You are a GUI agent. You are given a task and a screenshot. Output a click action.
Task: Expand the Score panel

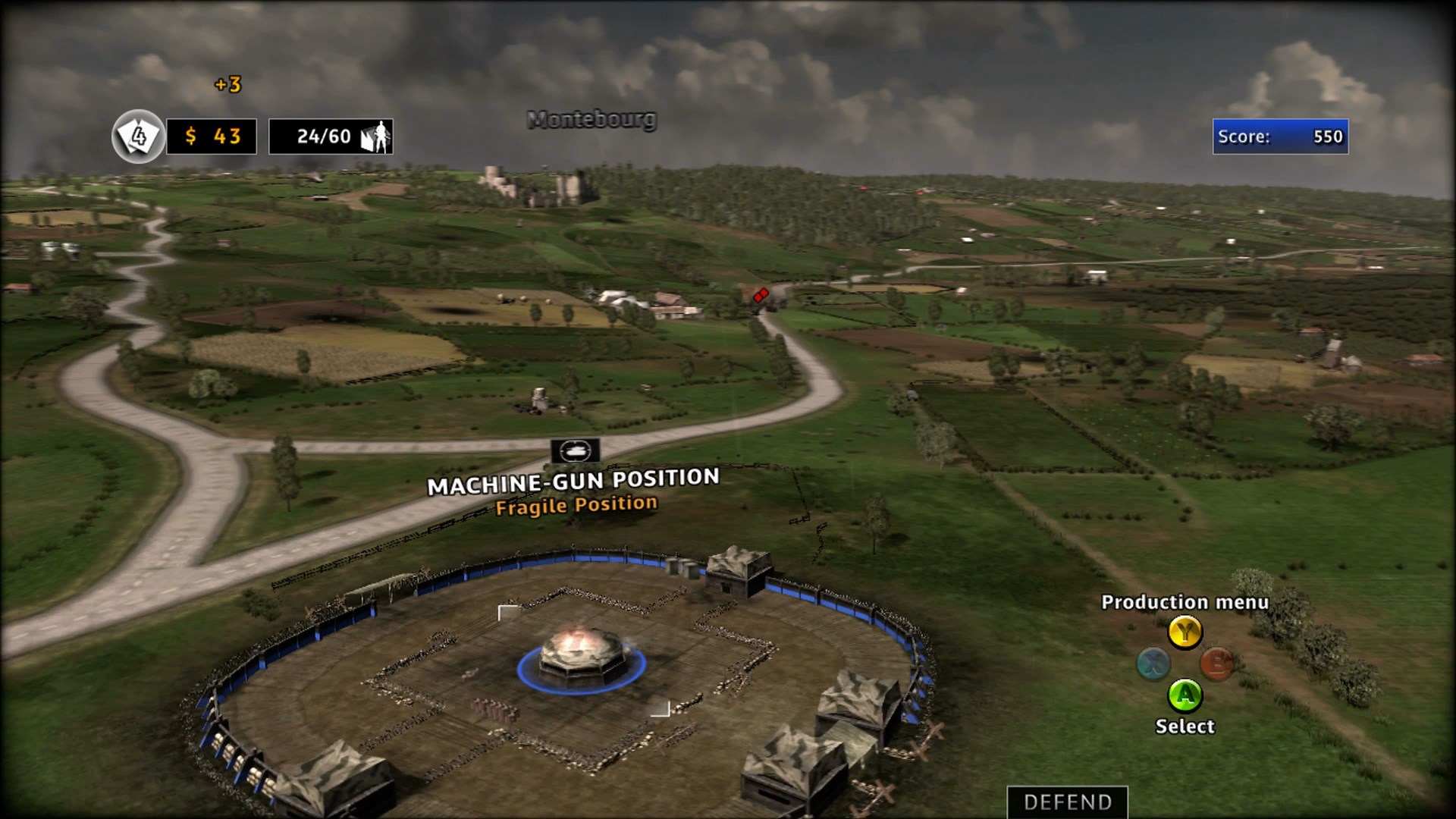[x=1280, y=137]
